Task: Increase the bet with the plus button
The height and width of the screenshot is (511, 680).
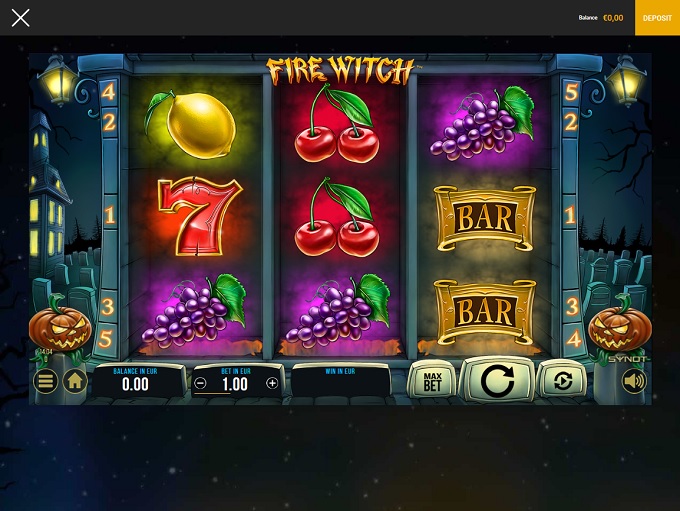Action: pos(272,383)
